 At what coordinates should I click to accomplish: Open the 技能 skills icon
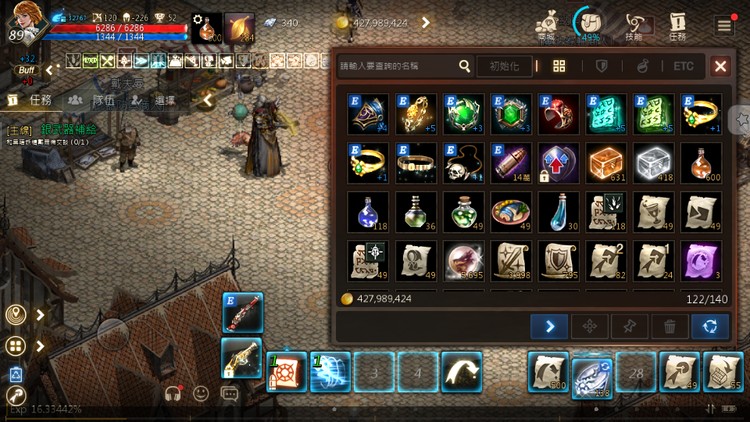634,25
